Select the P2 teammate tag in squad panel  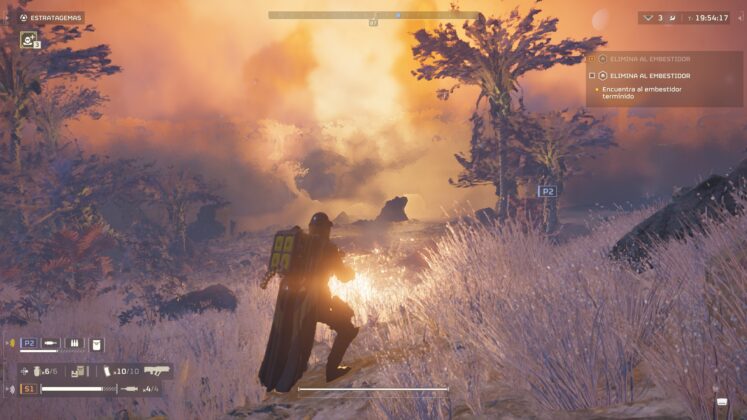[29, 343]
